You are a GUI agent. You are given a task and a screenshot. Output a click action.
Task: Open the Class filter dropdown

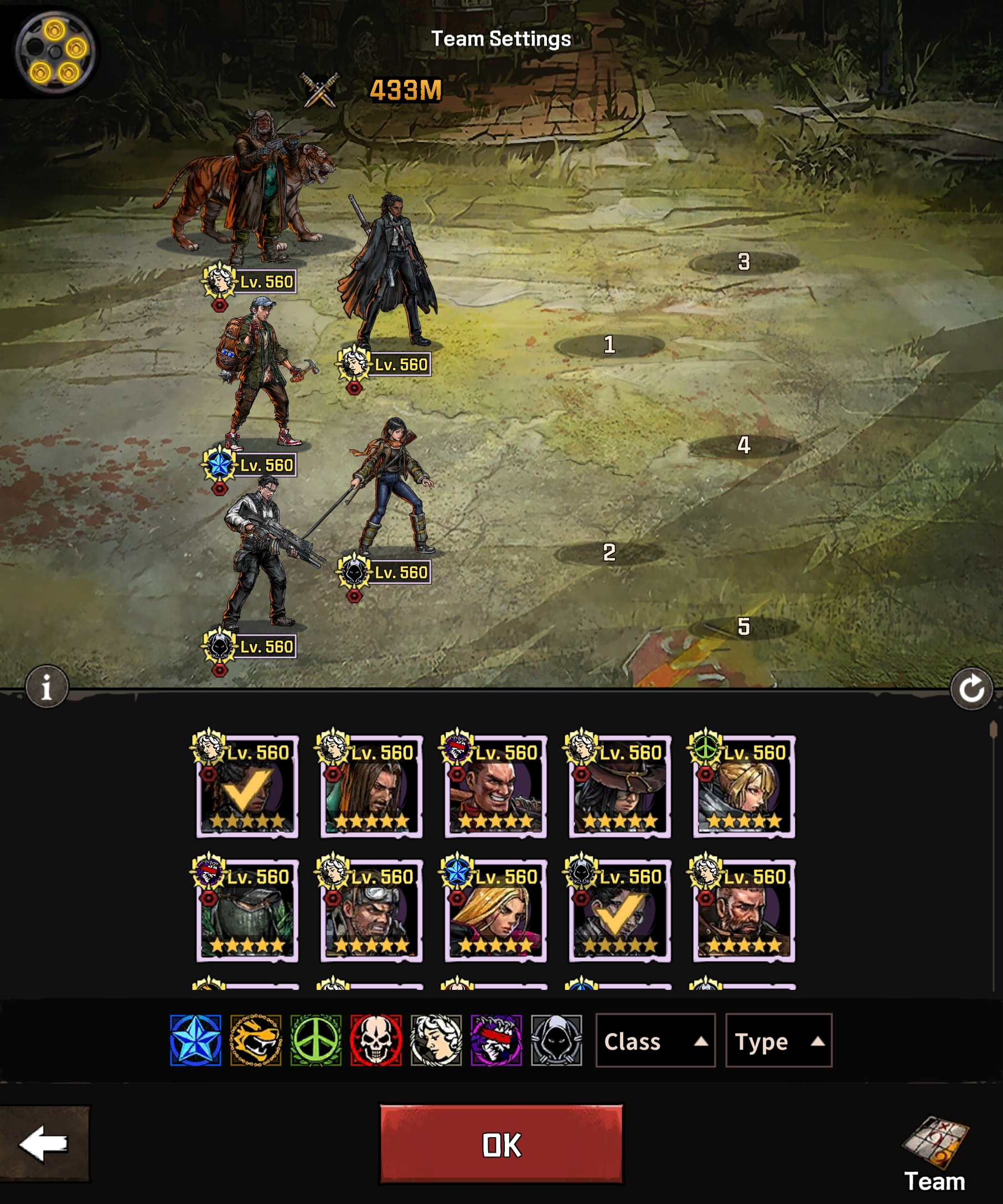click(x=655, y=1041)
